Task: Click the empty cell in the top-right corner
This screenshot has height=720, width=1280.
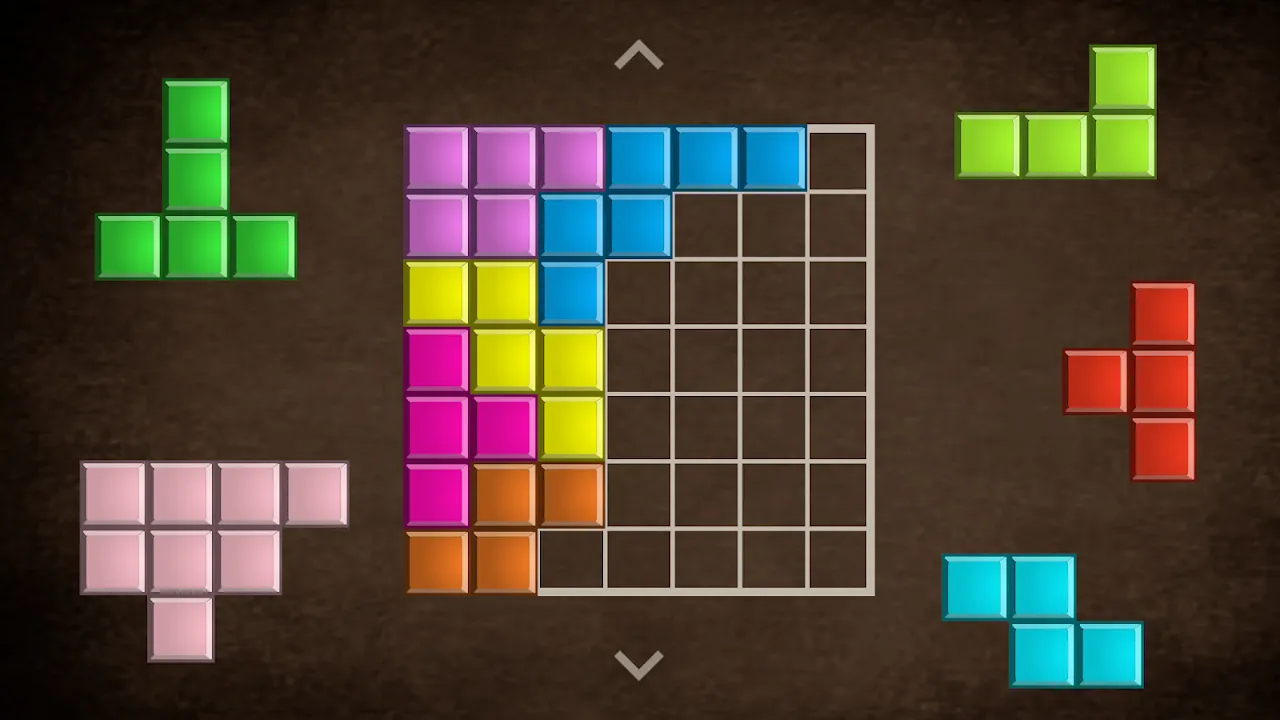Action: (x=839, y=157)
